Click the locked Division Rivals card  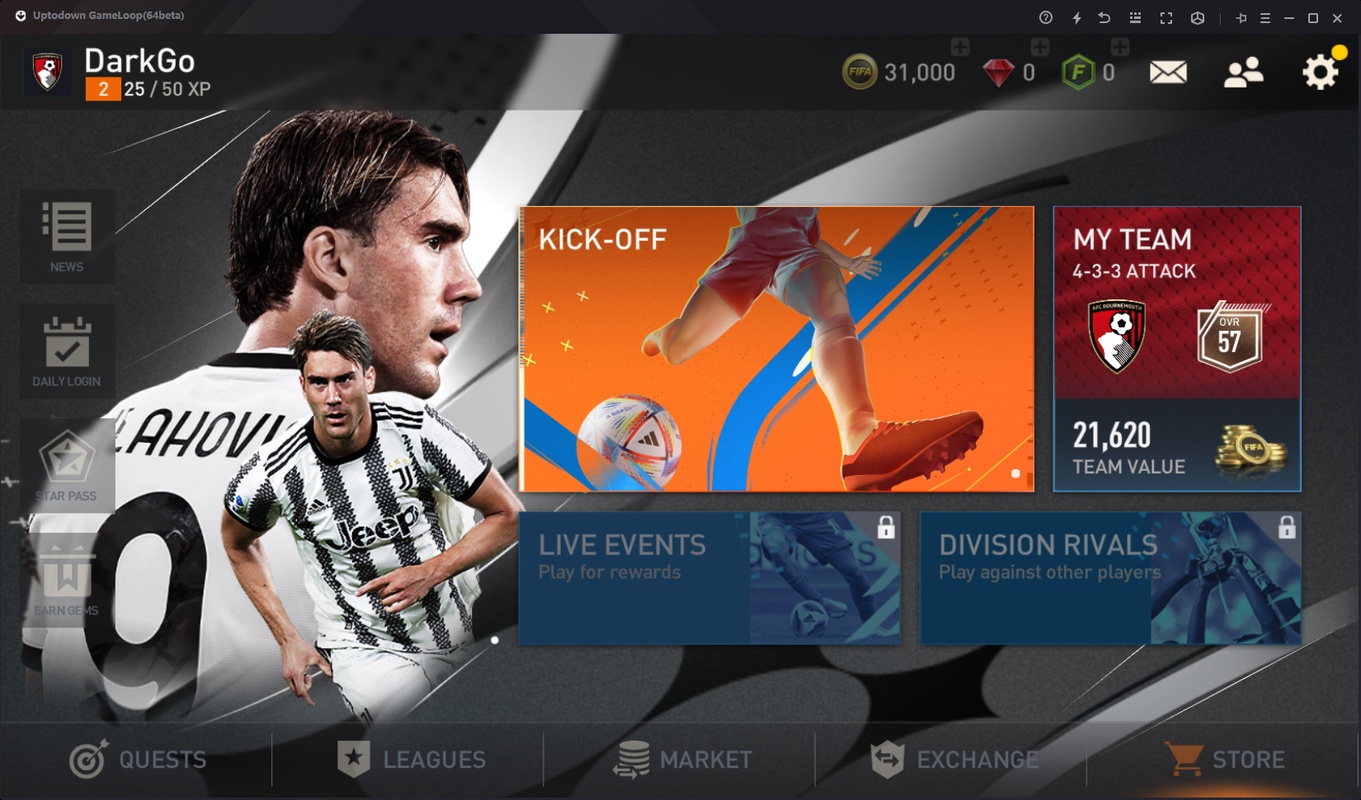1108,578
